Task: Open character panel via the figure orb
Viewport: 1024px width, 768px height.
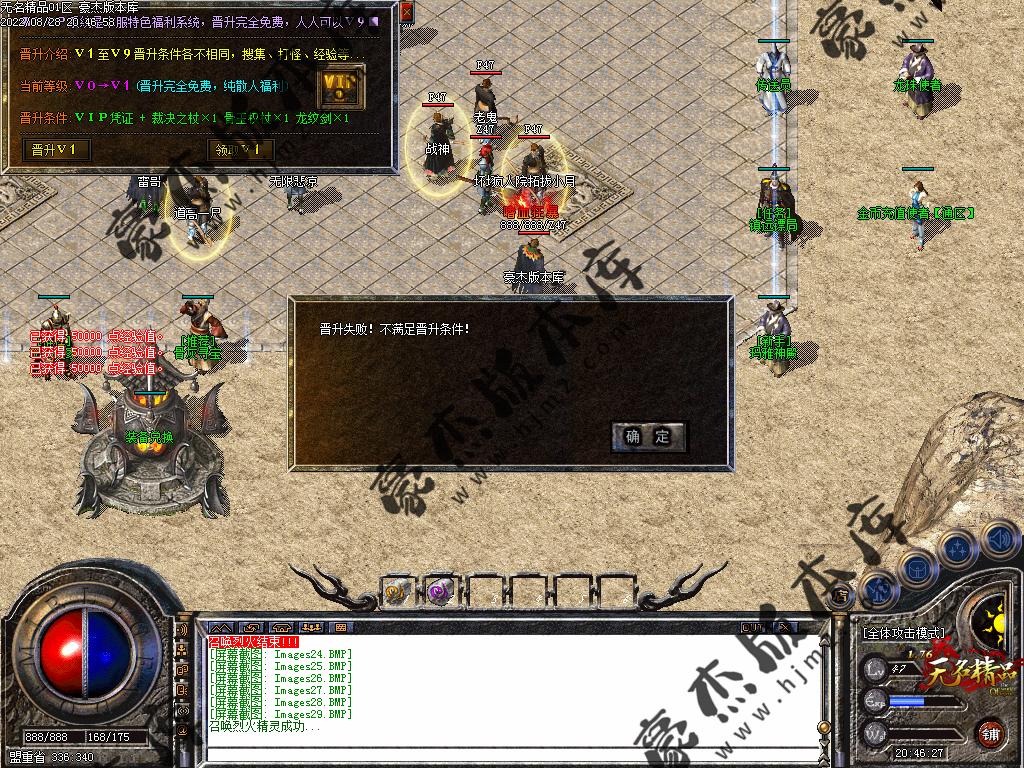Action: (x=879, y=590)
